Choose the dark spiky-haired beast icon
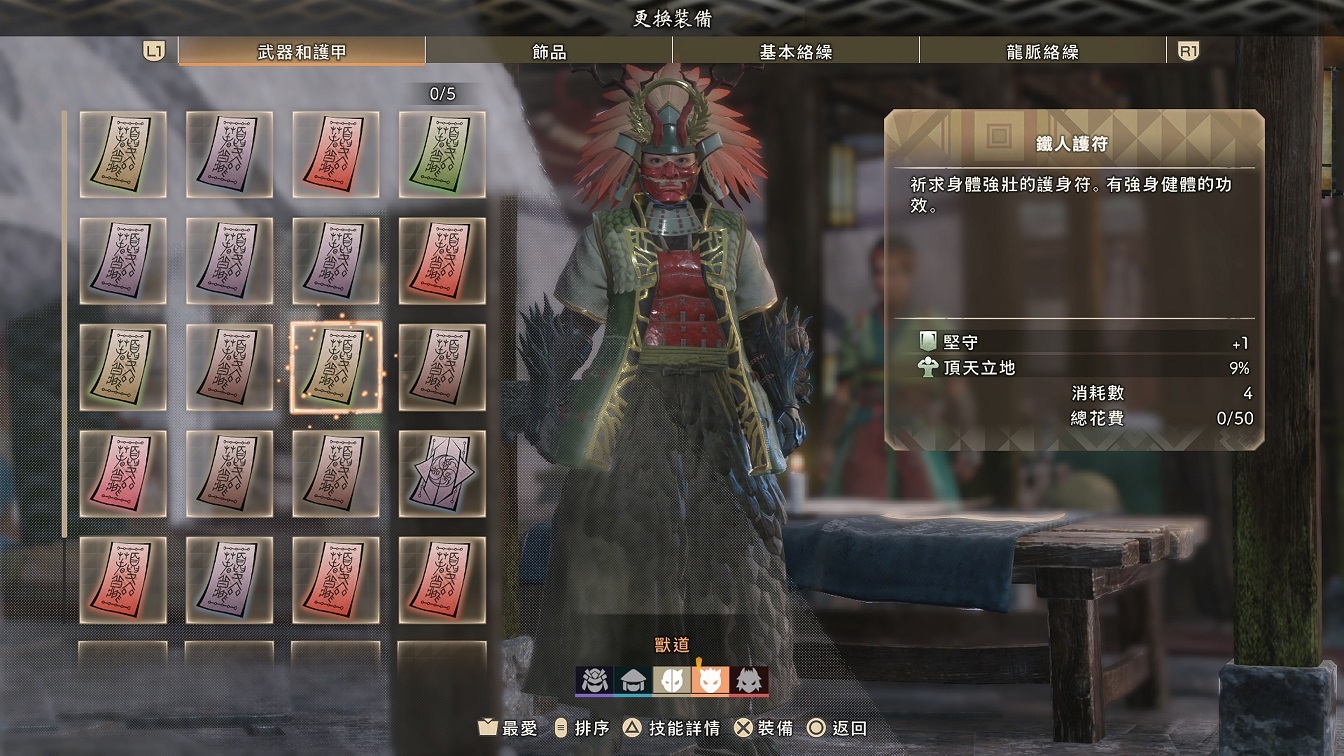Viewport: 1344px width, 756px height. tap(749, 681)
